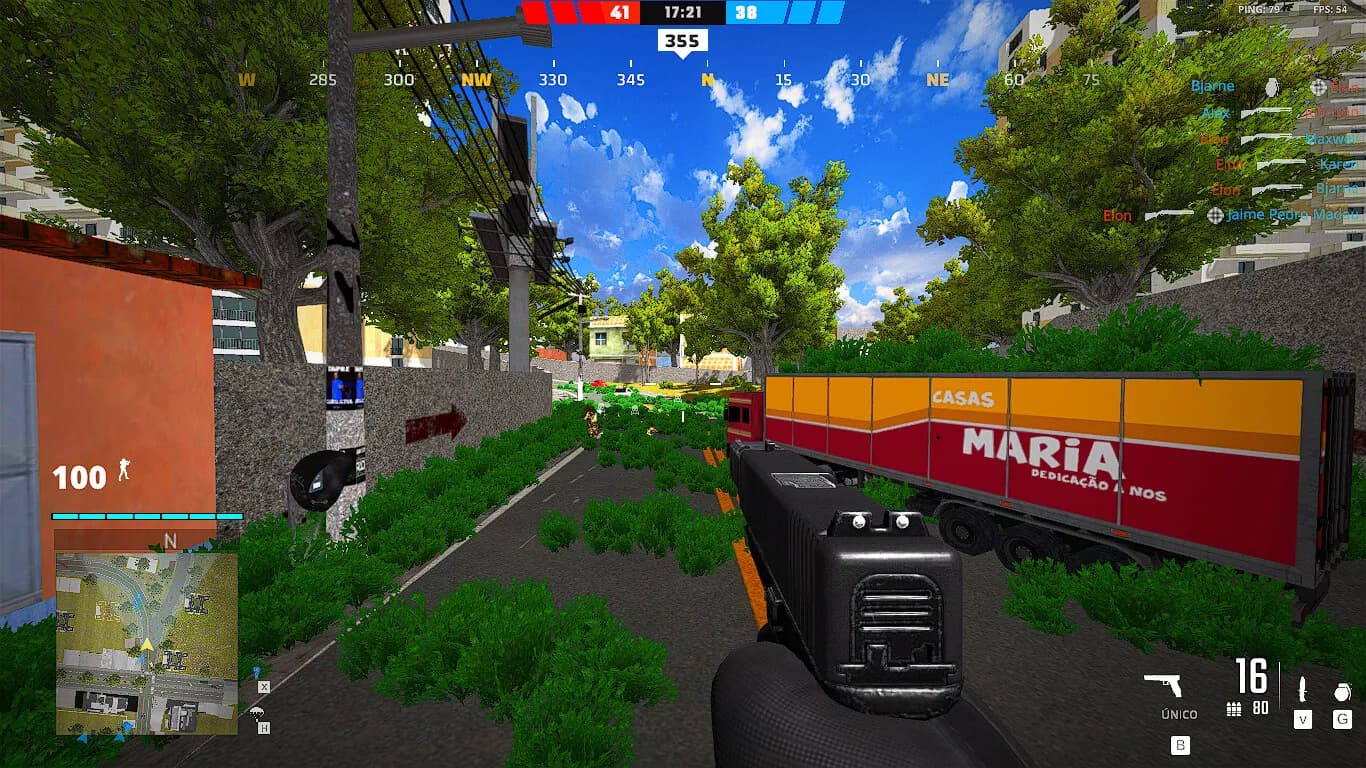This screenshot has width=1366, height=768.
Task: Click the headshot crosshair icon beside Jaime Pedro Madau
Action: click(x=1214, y=216)
